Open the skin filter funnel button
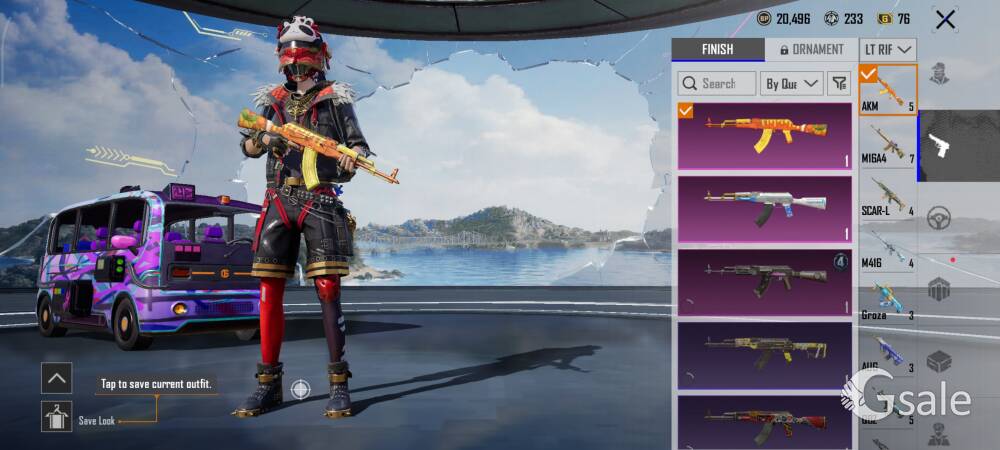1000x450 pixels. pyautogui.click(x=840, y=83)
